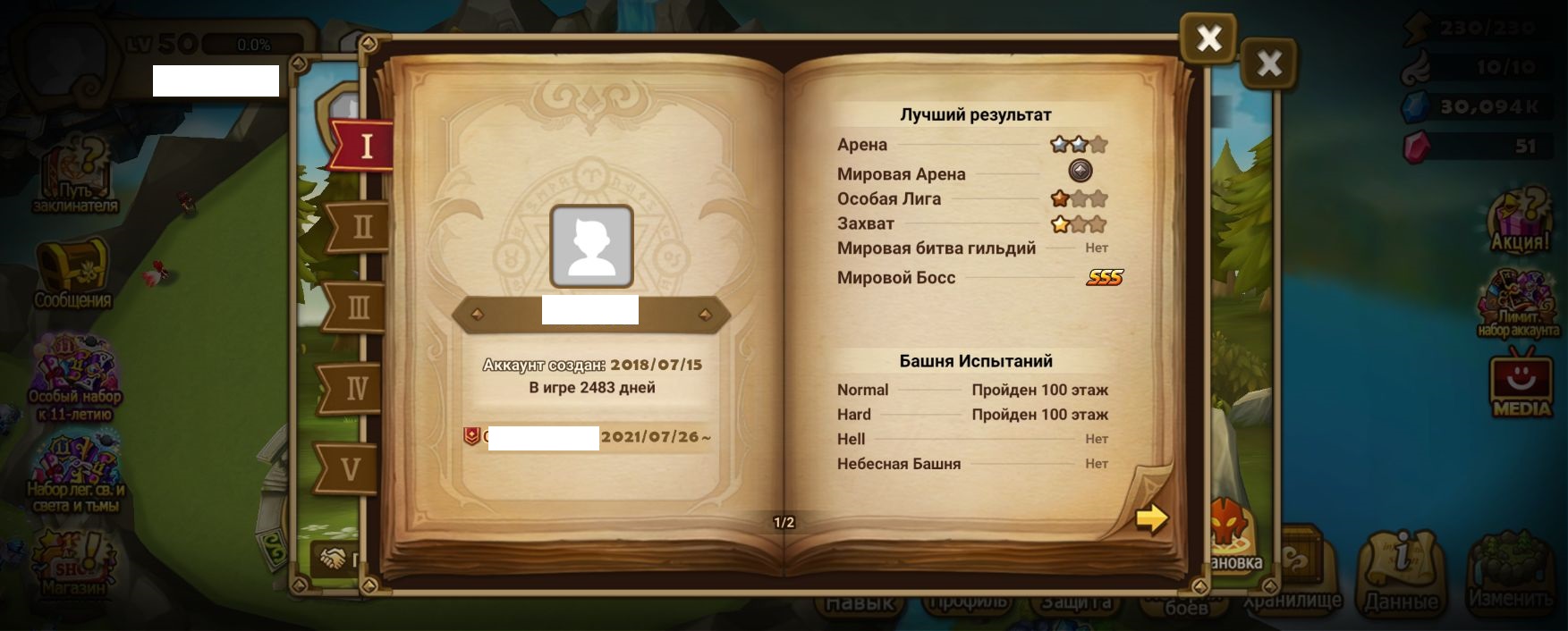Open bookmark tab III
Image resolution: width=1568 pixels, height=631 pixels.
point(357,308)
